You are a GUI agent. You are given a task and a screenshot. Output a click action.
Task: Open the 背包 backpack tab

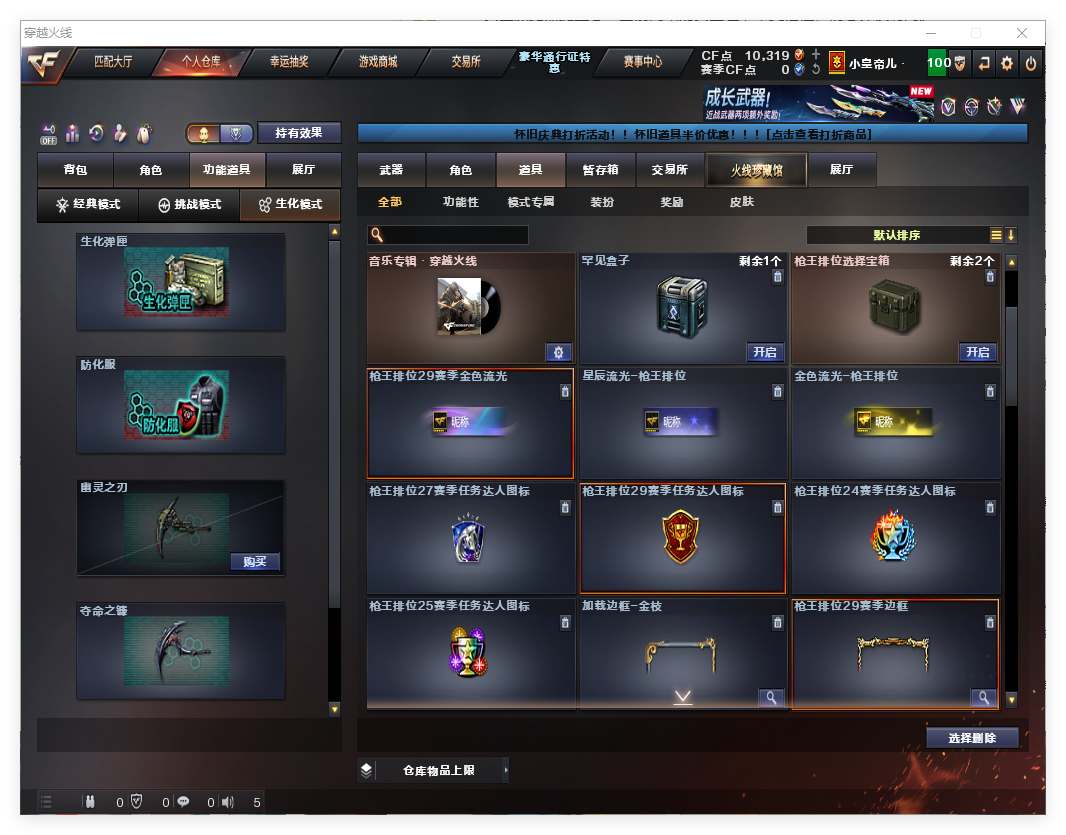[75, 171]
